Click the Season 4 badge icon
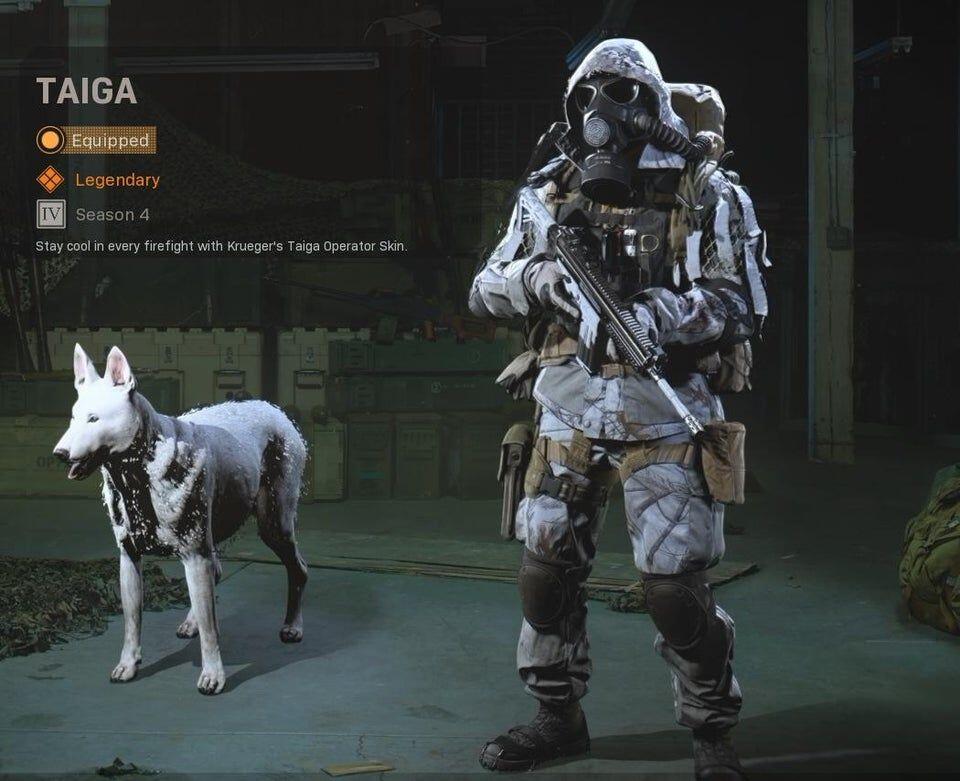The width and height of the screenshot is (960, 781). (x=50, y=214)
